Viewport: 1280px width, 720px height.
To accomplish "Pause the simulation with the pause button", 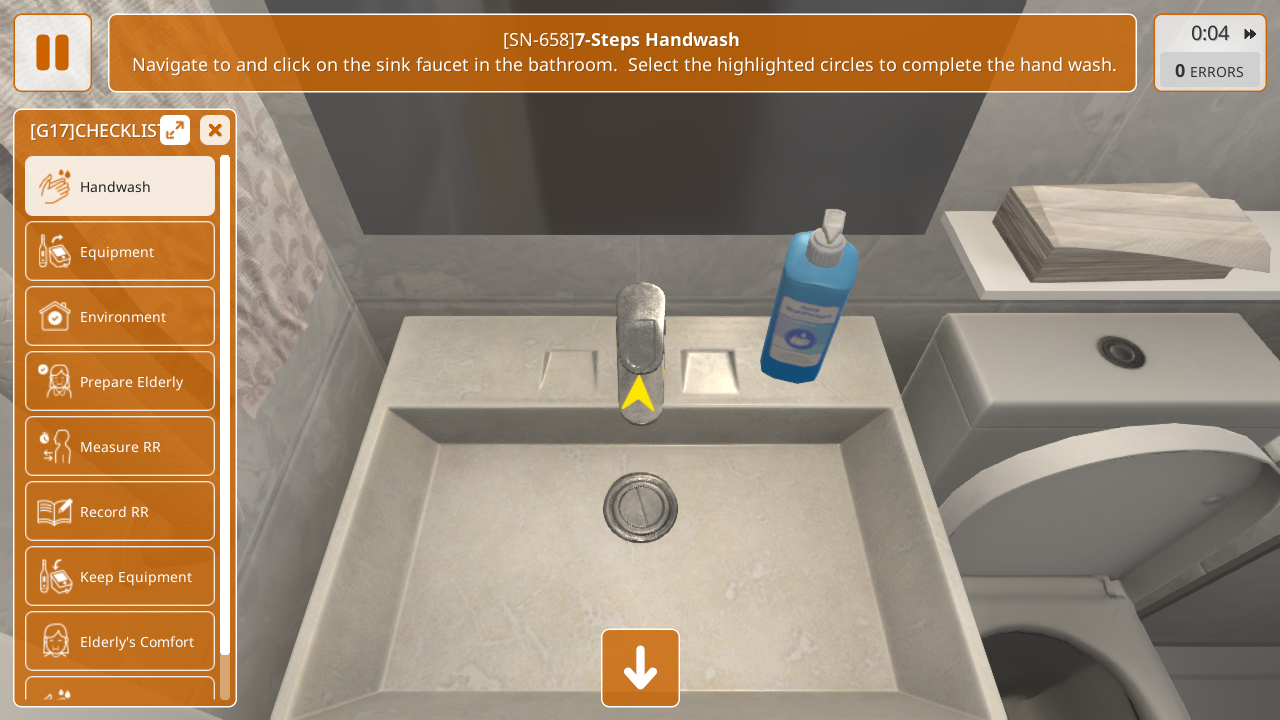I will point(52,53).
